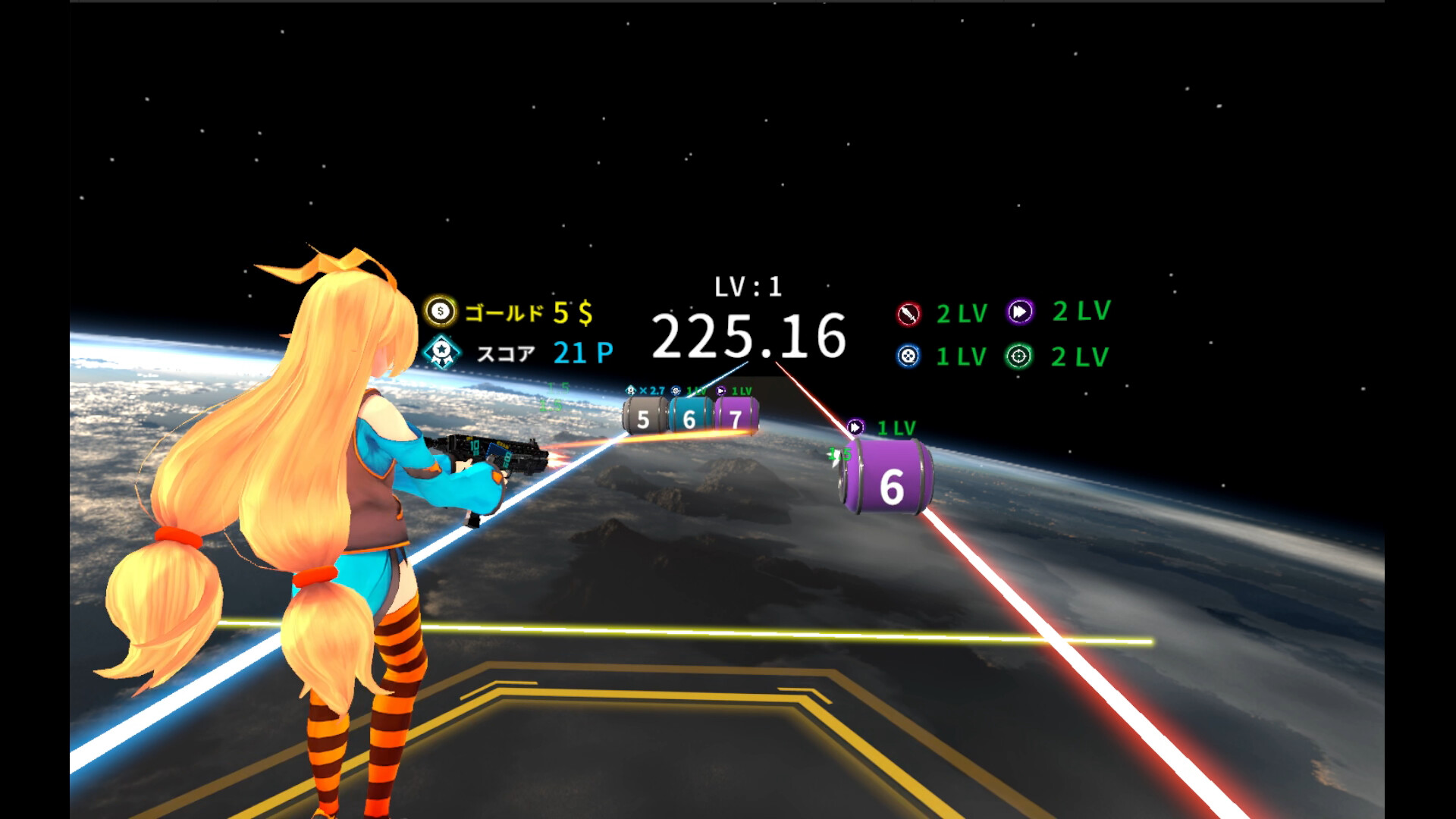Click the 21 P score value

pyautogui.click(x=580, y=351)
